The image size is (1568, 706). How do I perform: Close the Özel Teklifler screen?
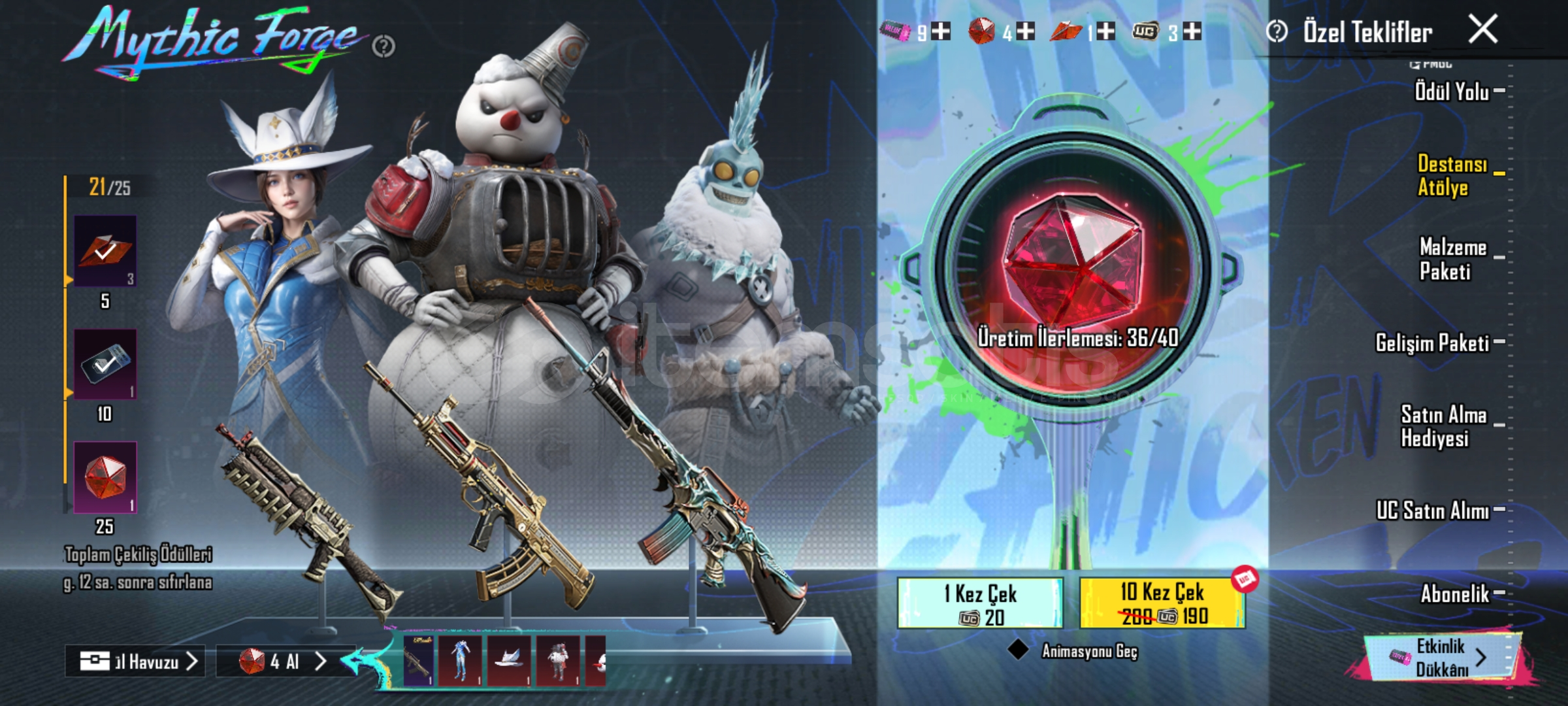click(1482, 29)
